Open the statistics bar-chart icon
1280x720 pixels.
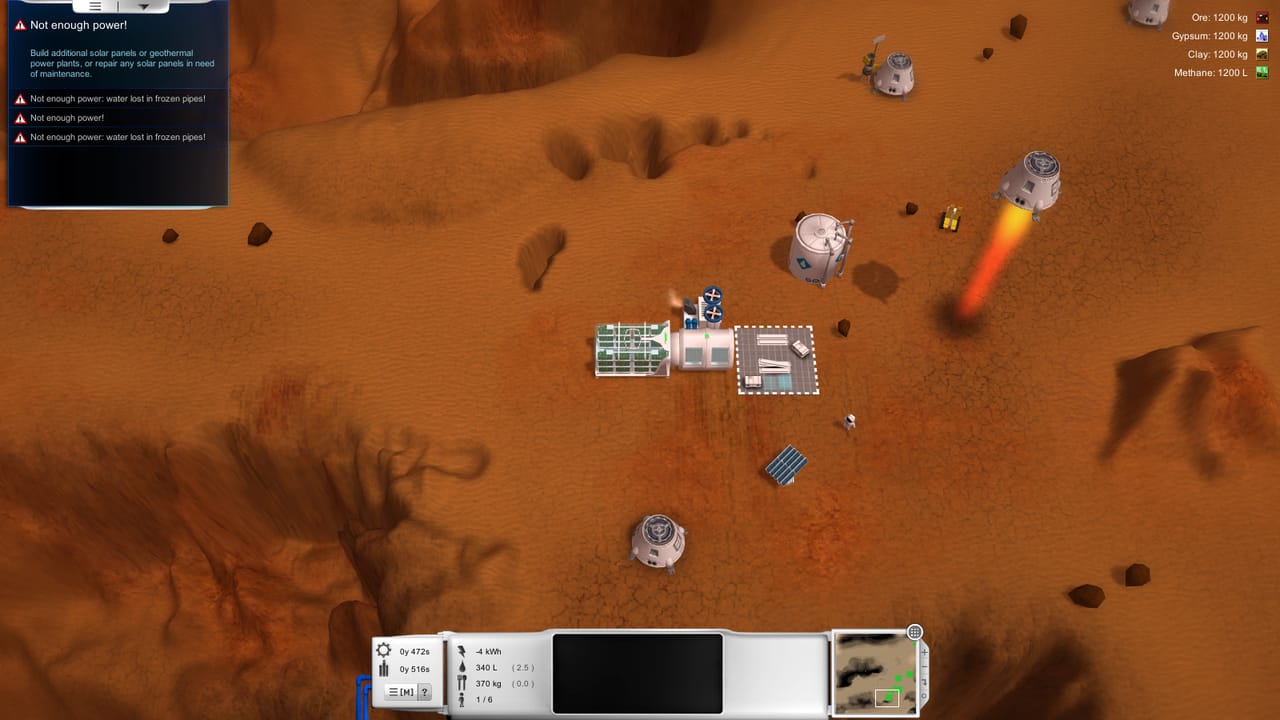pos(384,666)
